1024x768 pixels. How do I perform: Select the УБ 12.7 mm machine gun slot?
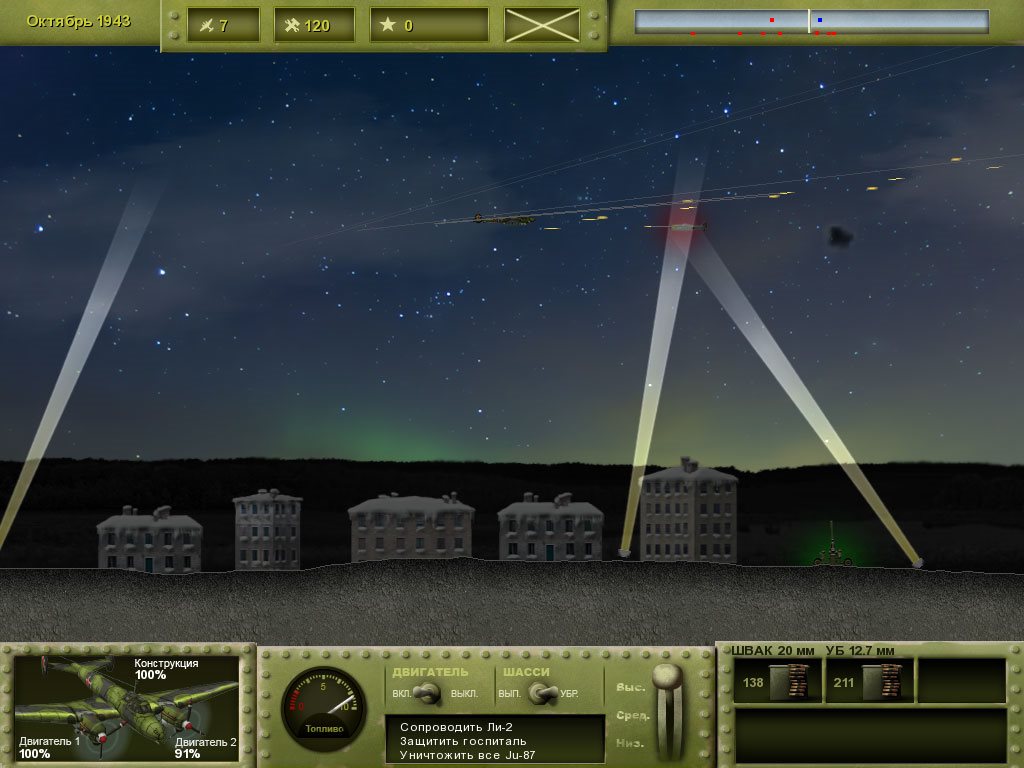(x=869, y=681)
